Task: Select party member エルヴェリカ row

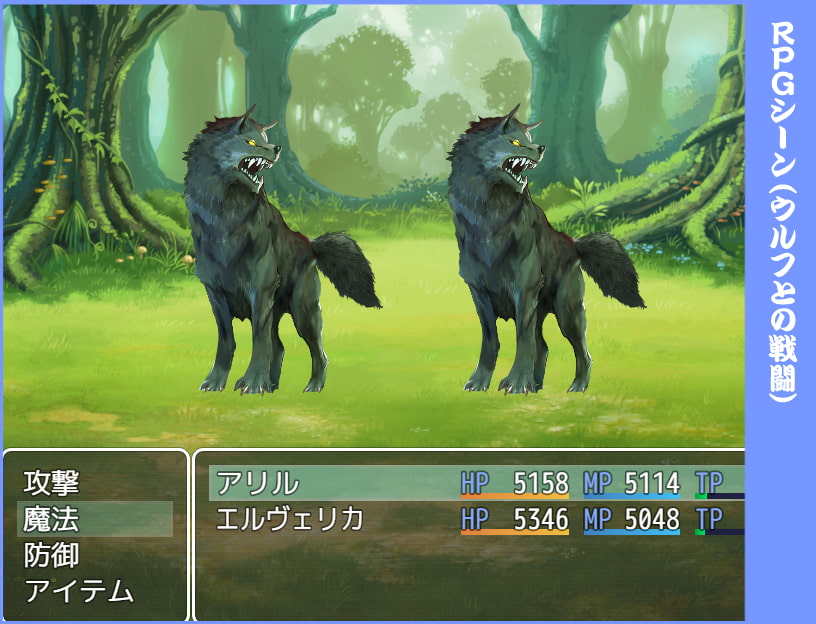Action: click(x=290, y=519)
